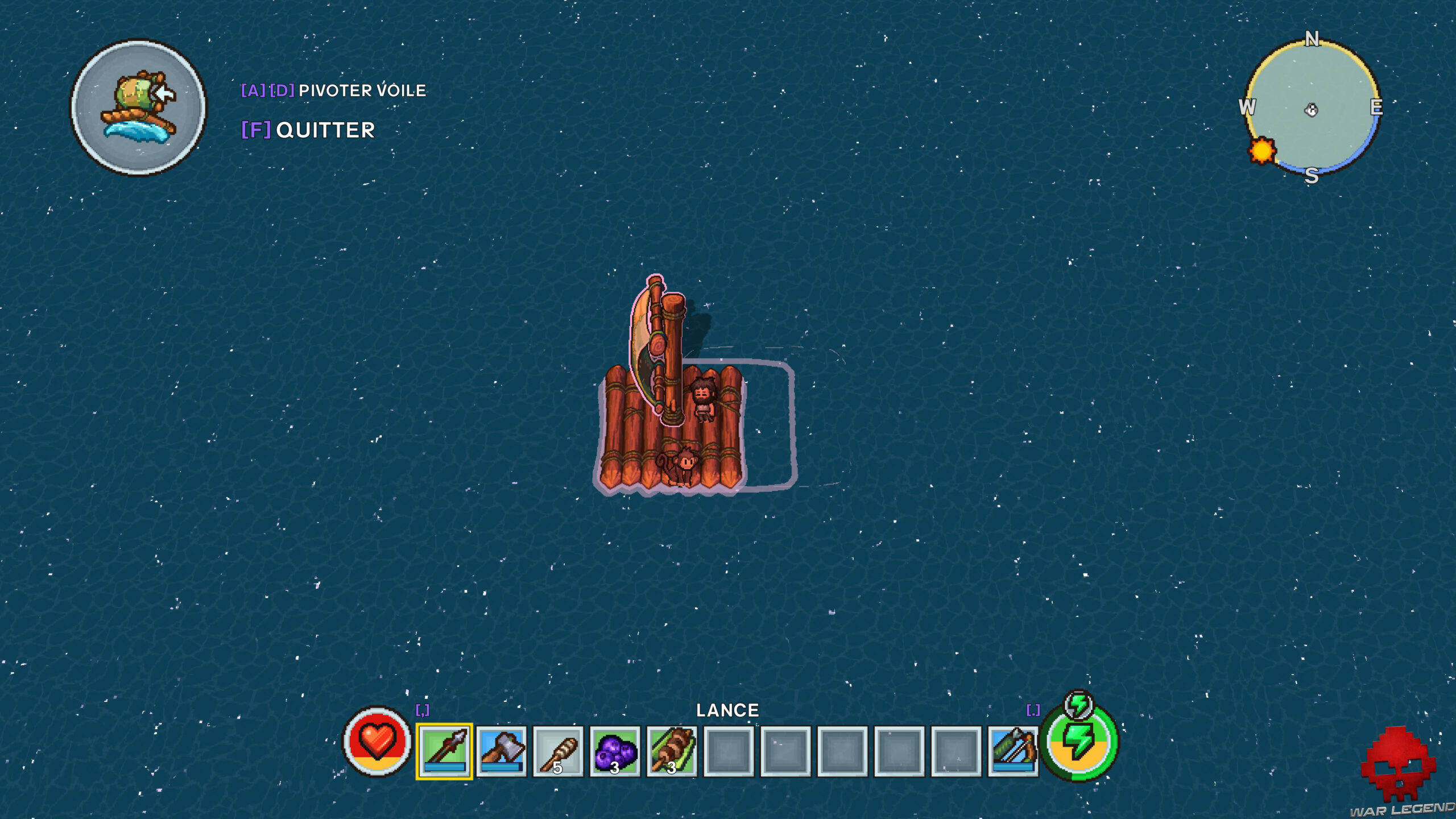The image size is (1456, 819).
Task: Select the bow and arrows slot
Action: point(1013,751)
